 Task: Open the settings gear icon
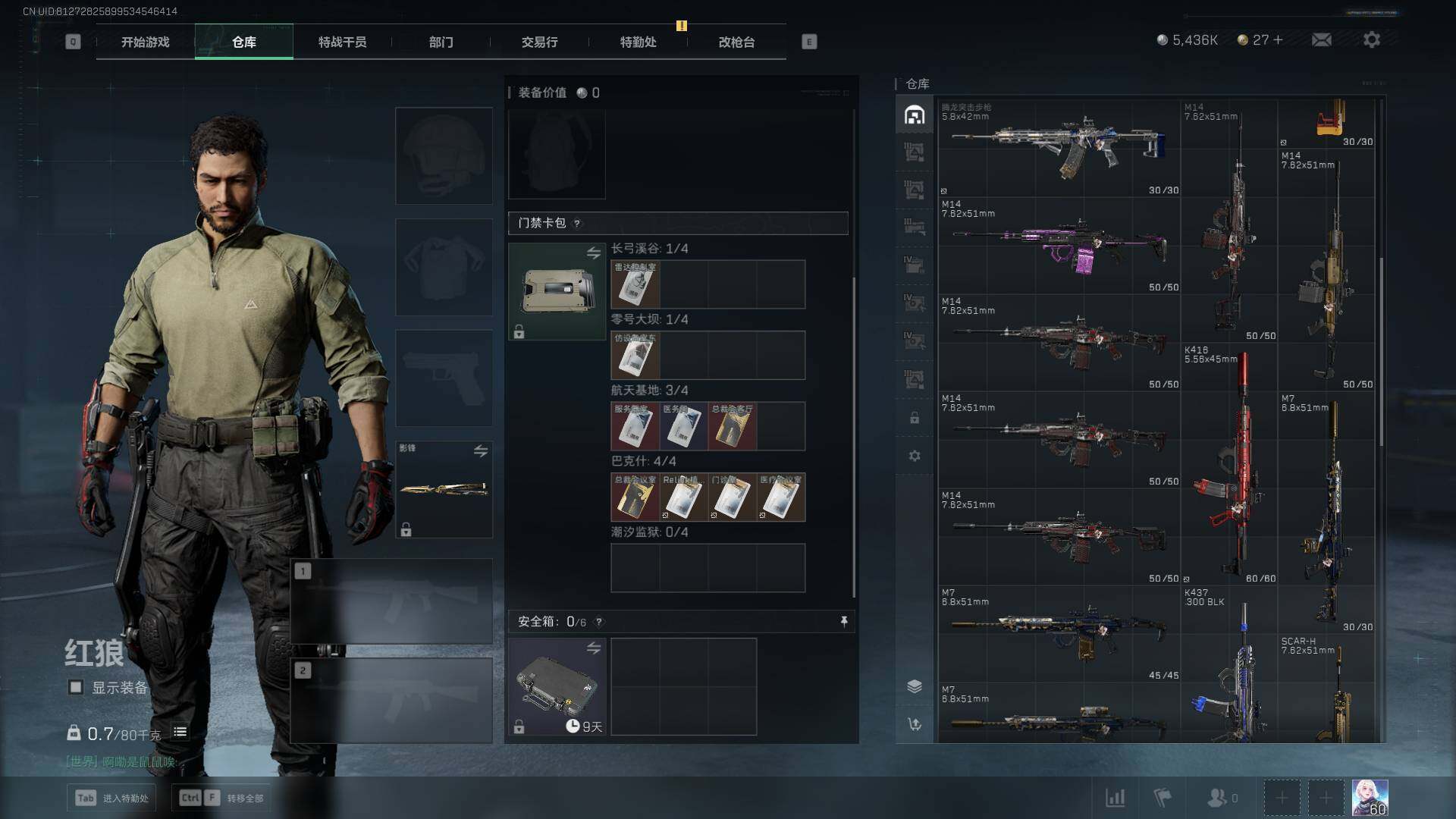tap(1371, 39)
